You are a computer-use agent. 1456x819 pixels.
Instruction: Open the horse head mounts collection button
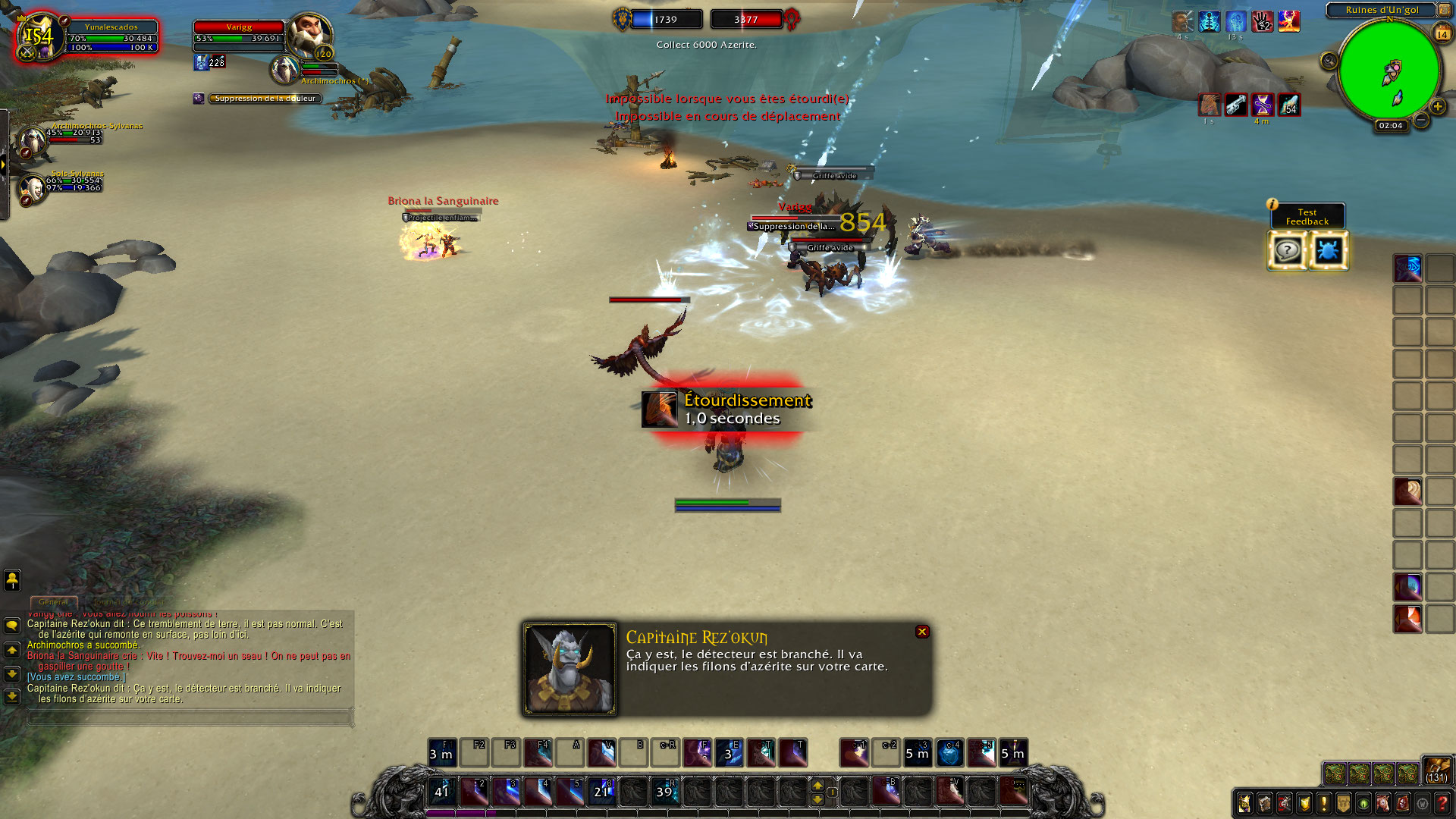coord(1383,803)
